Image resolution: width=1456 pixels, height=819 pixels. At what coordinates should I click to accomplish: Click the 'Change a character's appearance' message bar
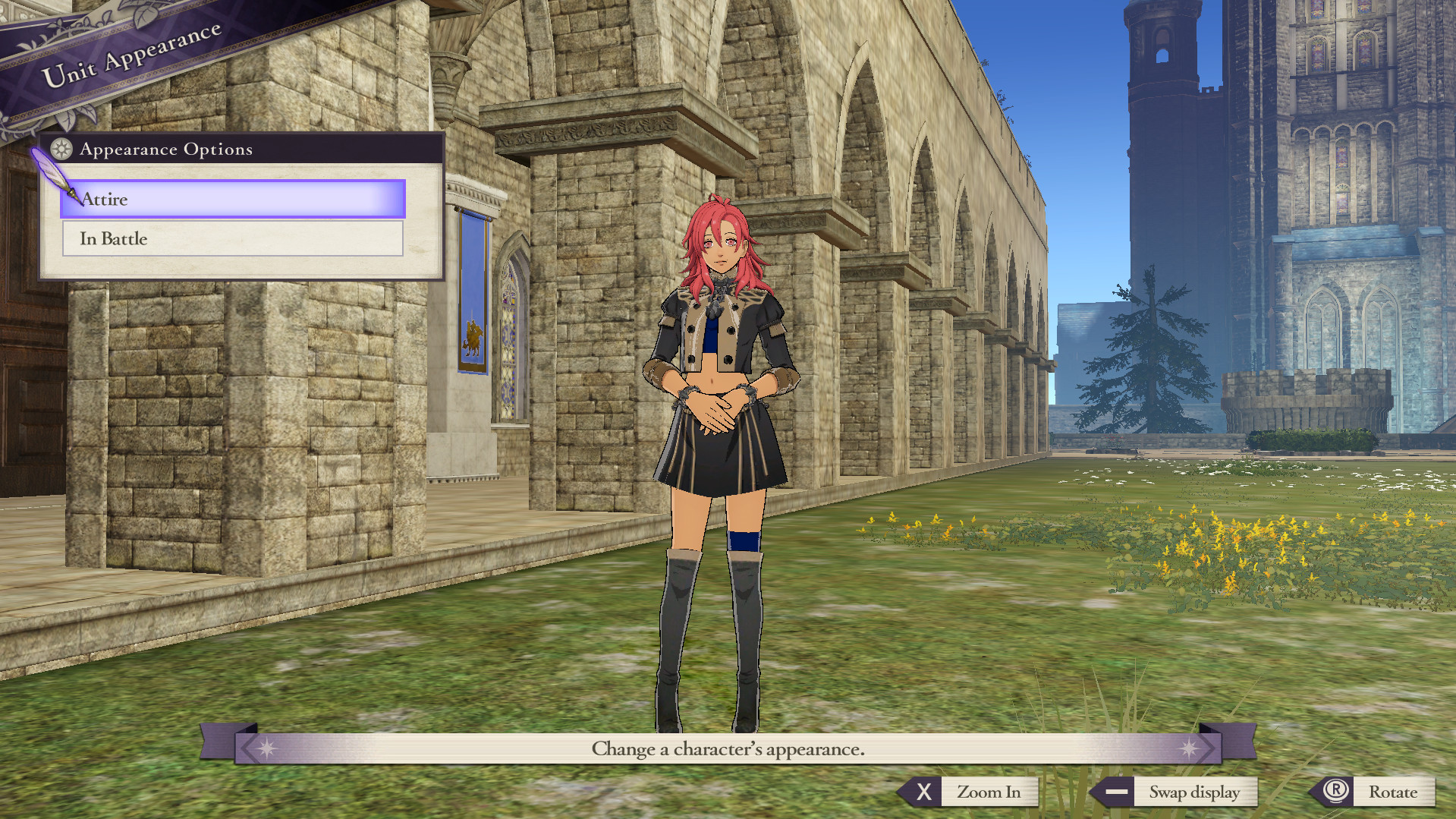[x=727, y=748]
